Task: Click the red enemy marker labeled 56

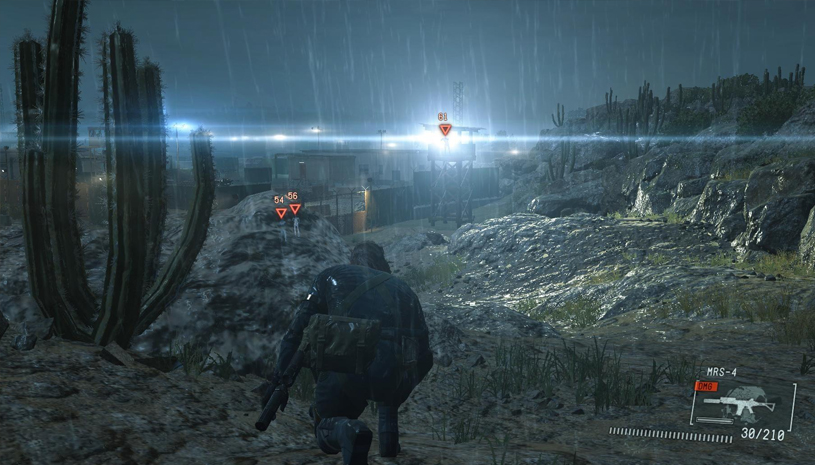Action: click(x=295, y=208)
